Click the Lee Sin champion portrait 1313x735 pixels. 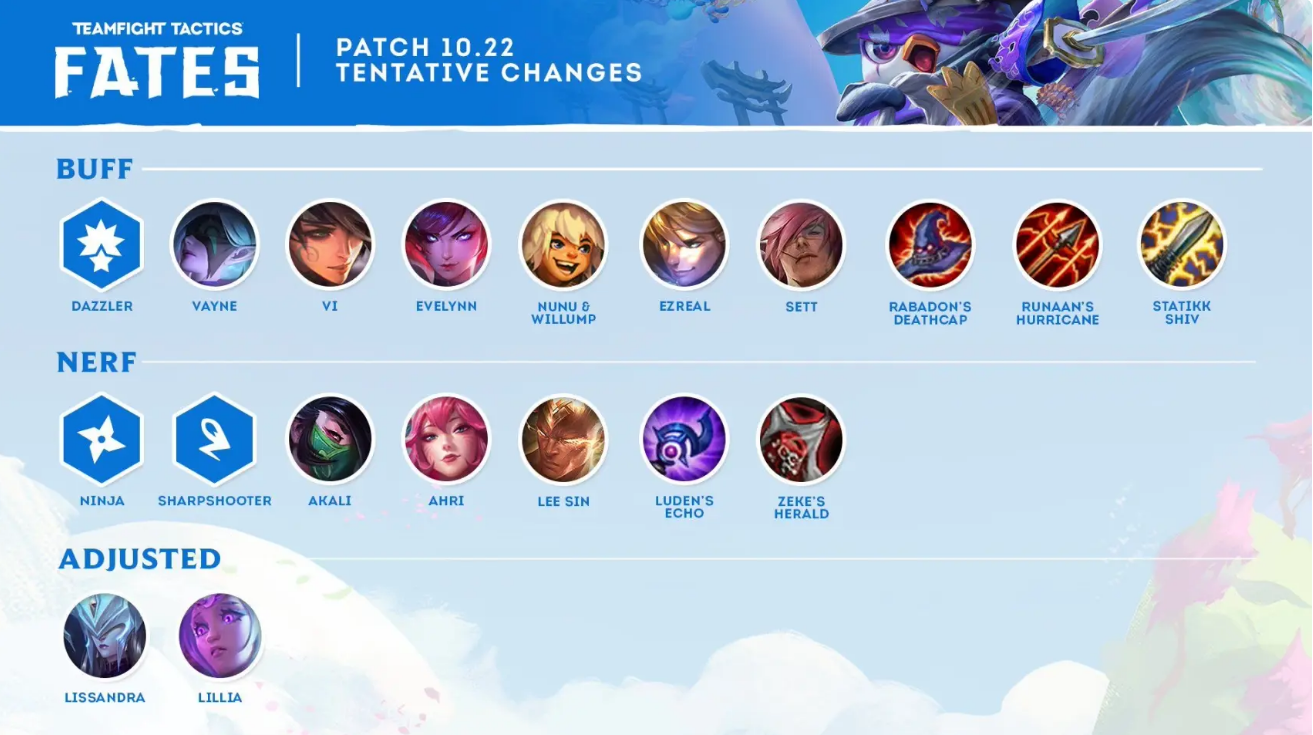point(563,439)
